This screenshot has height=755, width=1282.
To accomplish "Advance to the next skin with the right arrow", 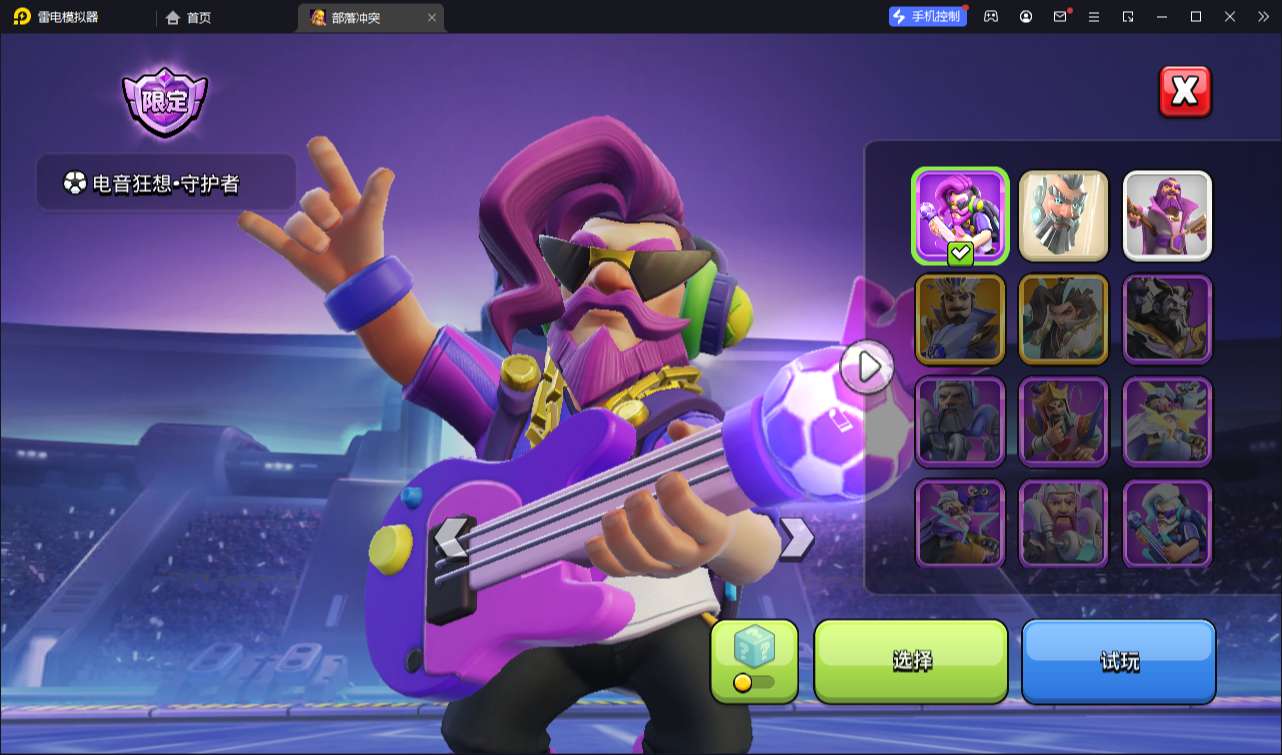I will coord(796,538).
